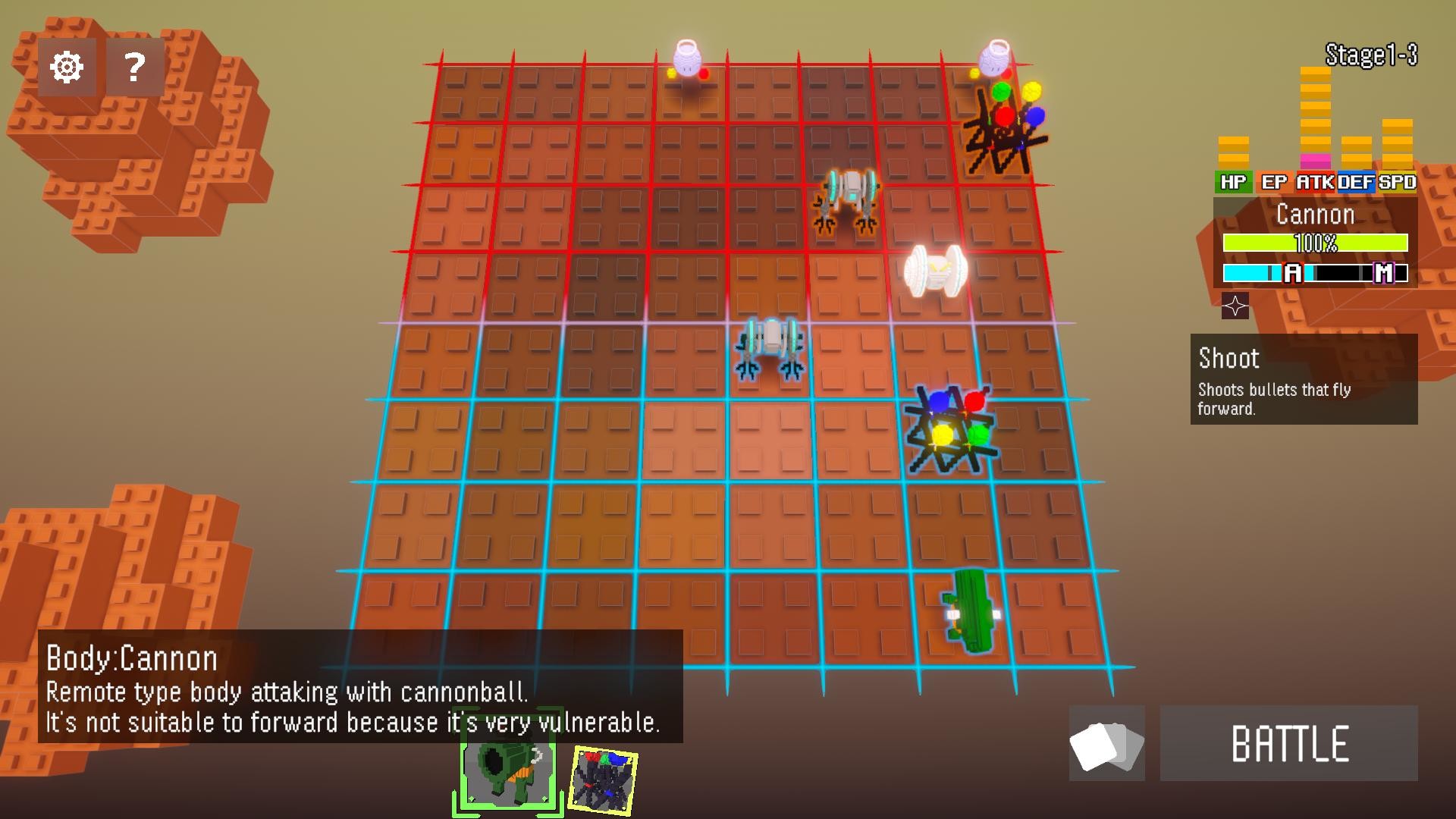This screenshot has height=819, width=1456.
Task: Click the Cannon name header
Action: [x=1316, y=215]
